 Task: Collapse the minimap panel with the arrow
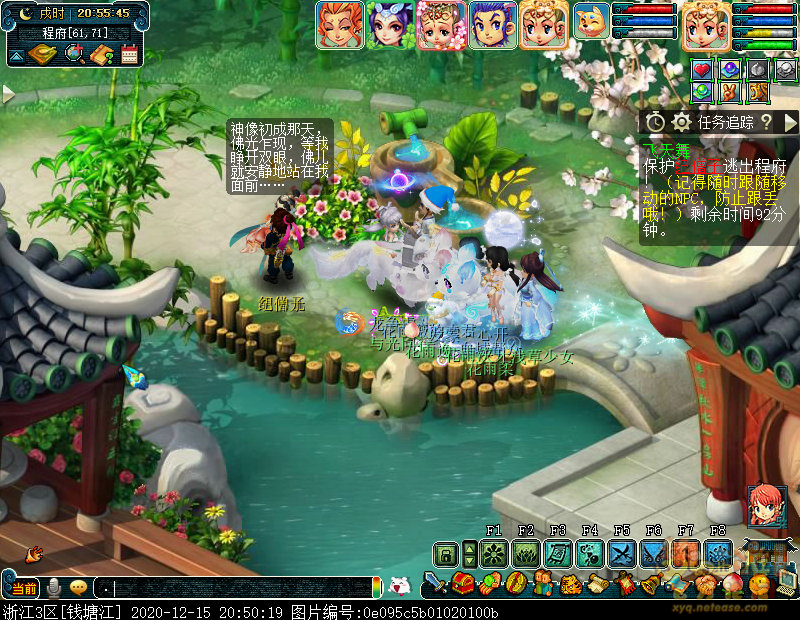tap(17, 57)
